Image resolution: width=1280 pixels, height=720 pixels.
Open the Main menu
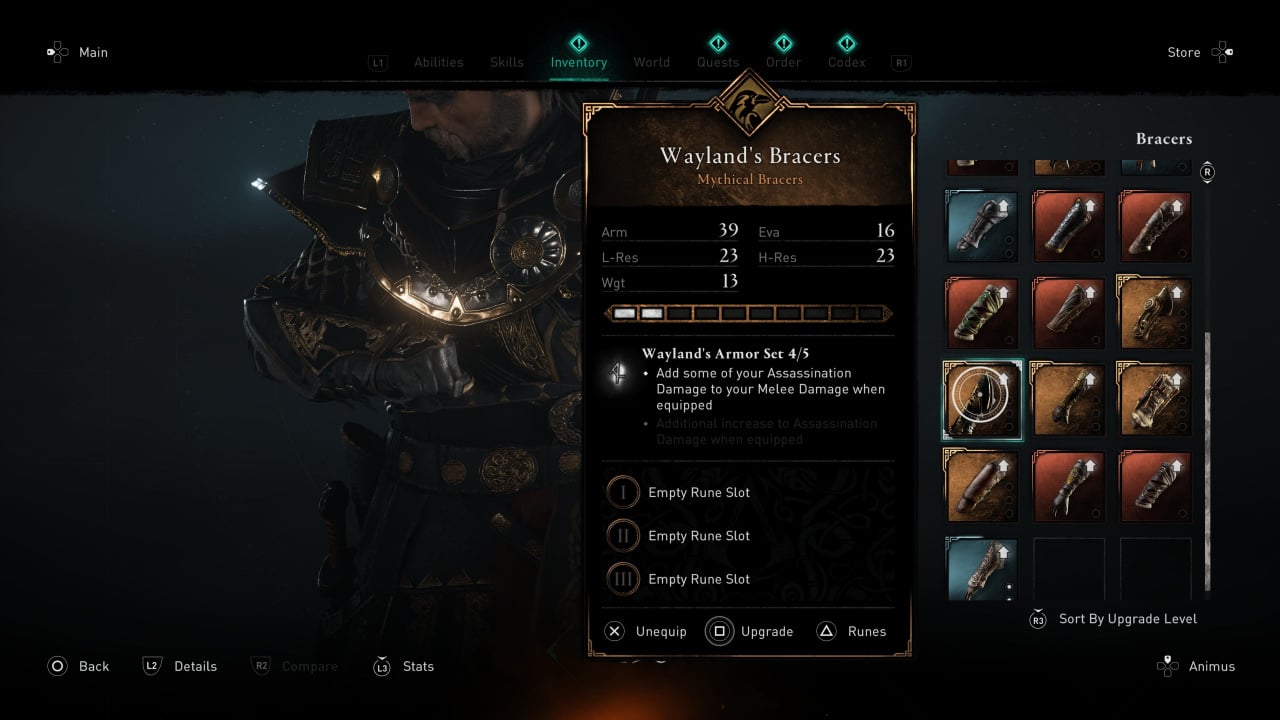point(78,52)
